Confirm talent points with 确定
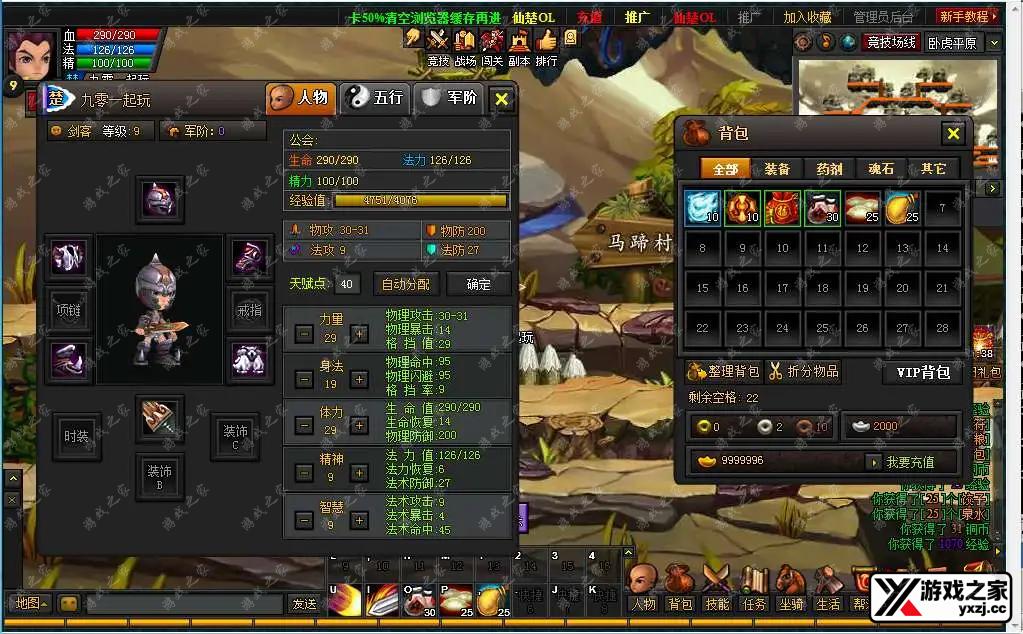Image resolution: width=1023 pixels, height=634 pixels. tap(479, 284)
